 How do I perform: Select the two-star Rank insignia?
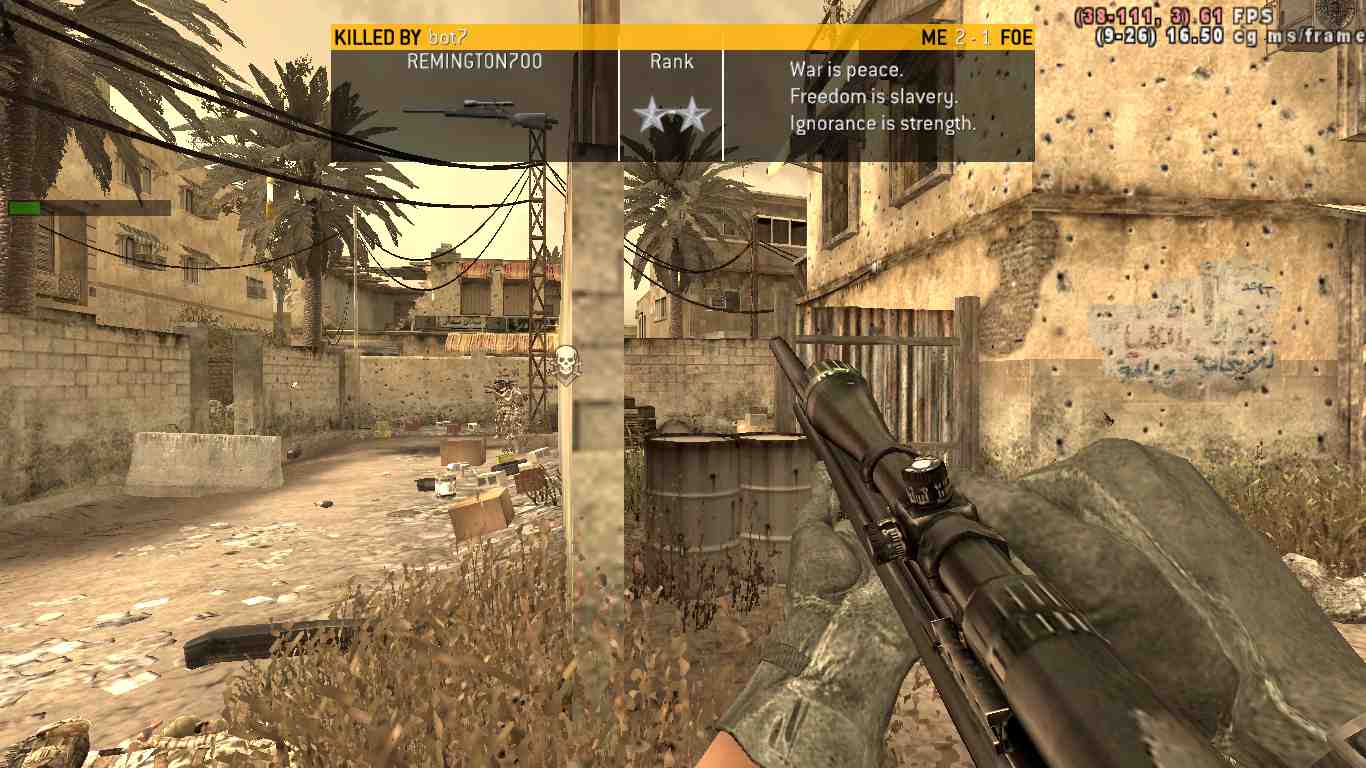tap(671, 118)
